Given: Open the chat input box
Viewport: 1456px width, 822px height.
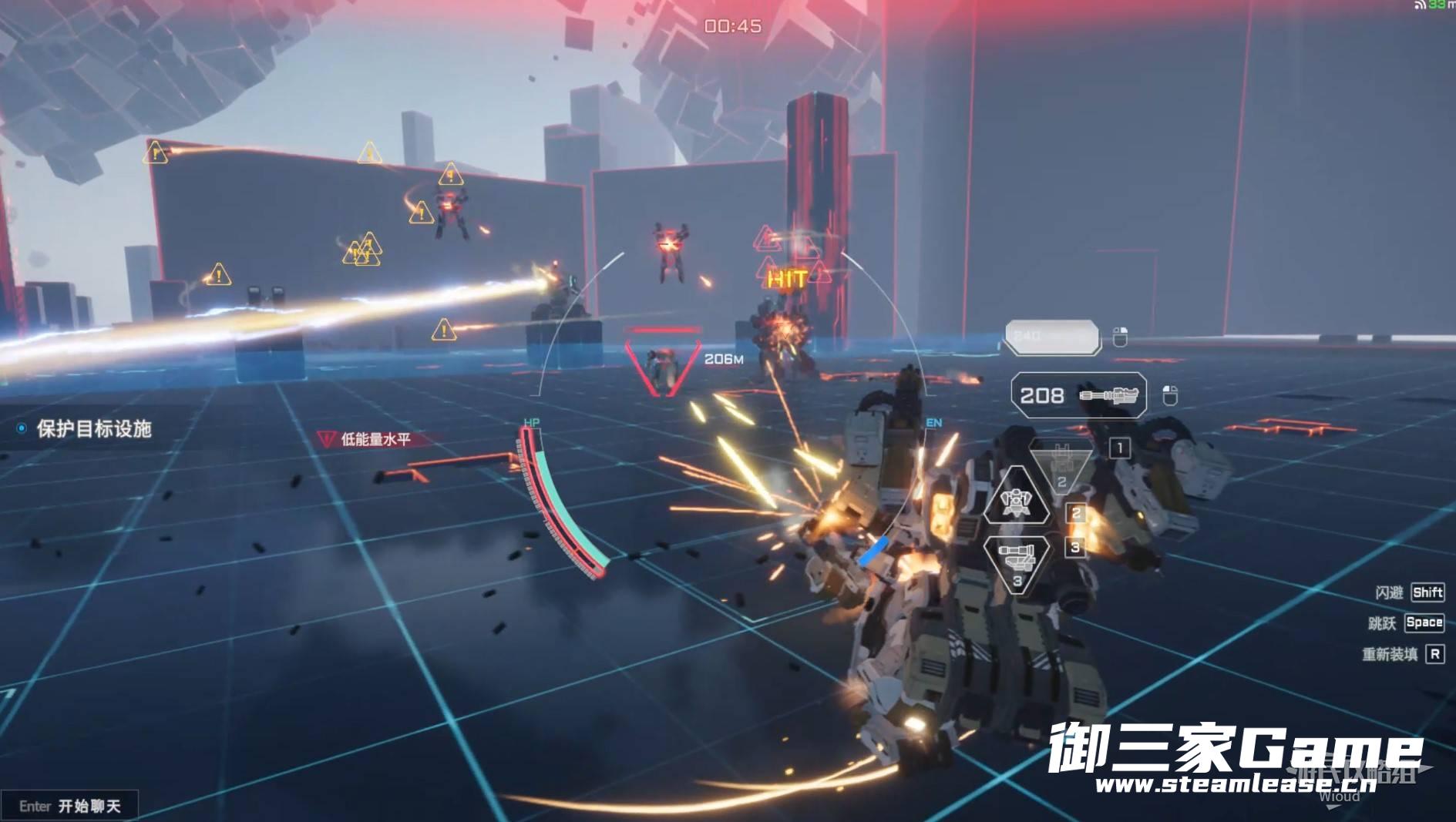Looking at the screenshot, I should click(x=70, y=806).
